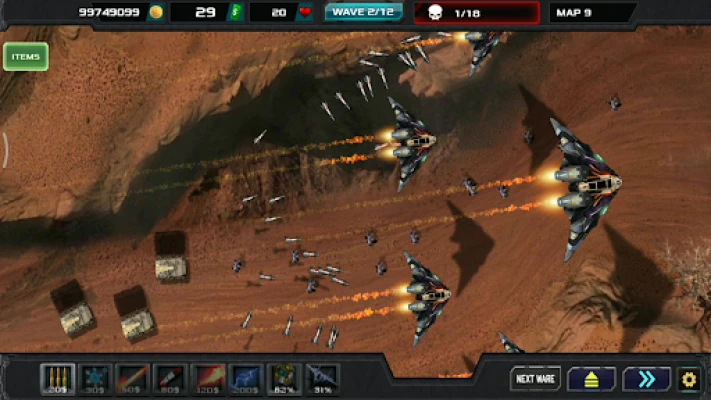
Task: Open settings with the gear icon
Action: [x=688, y=379]
